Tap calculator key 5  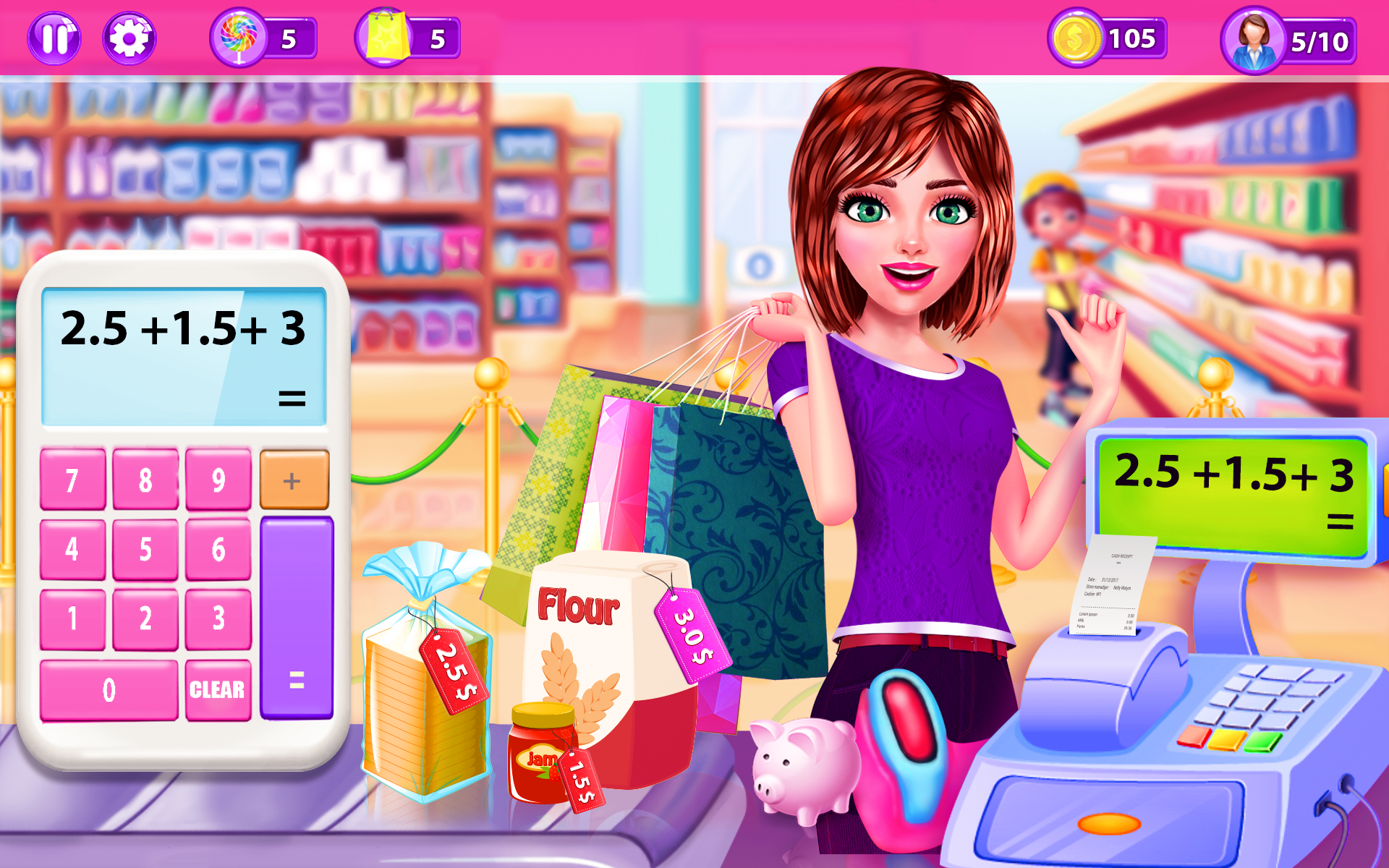(145, 549)
